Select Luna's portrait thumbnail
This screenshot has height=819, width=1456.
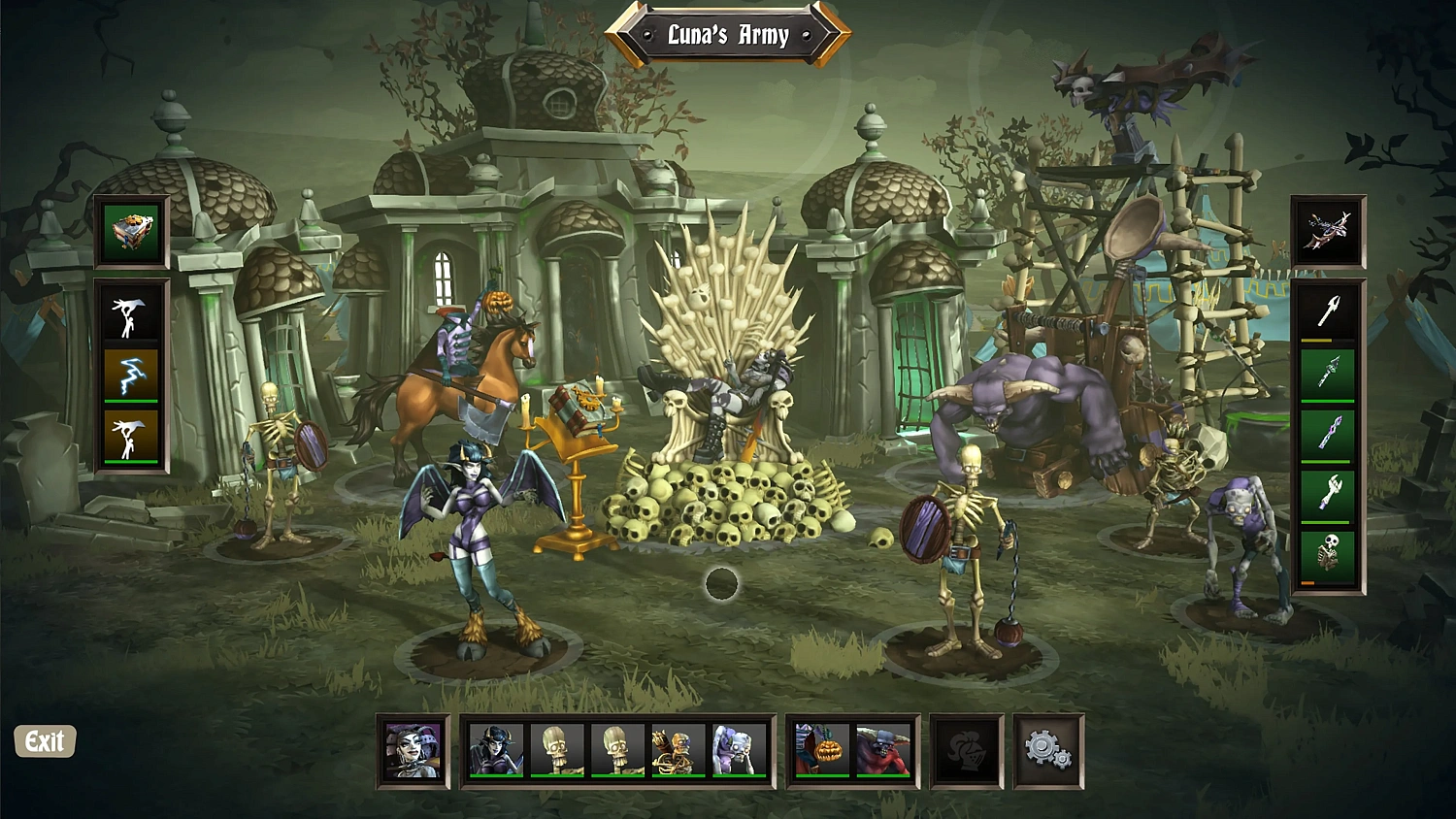[x=413, y=752]
